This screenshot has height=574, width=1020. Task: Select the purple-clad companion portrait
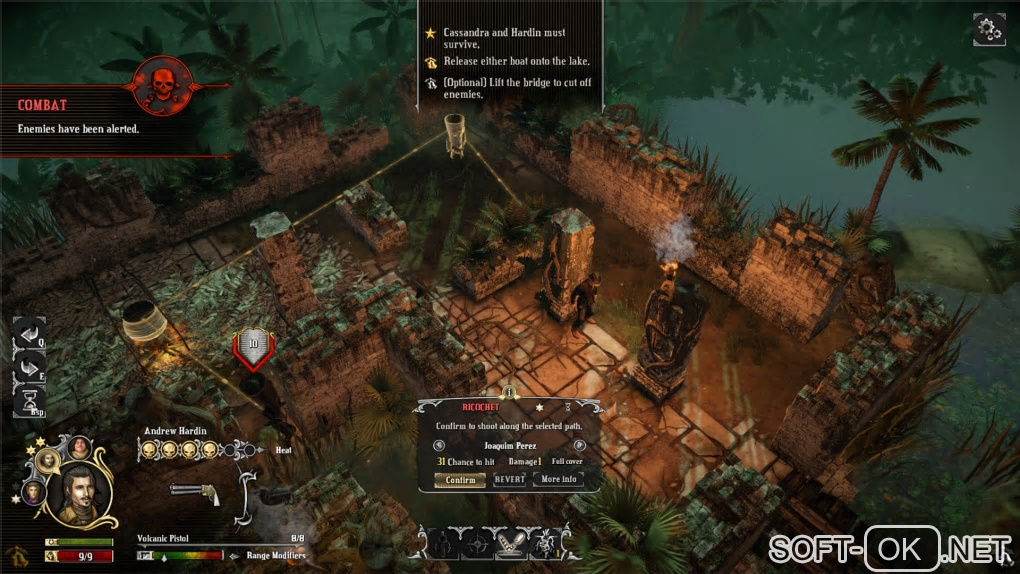pos(33,492)
